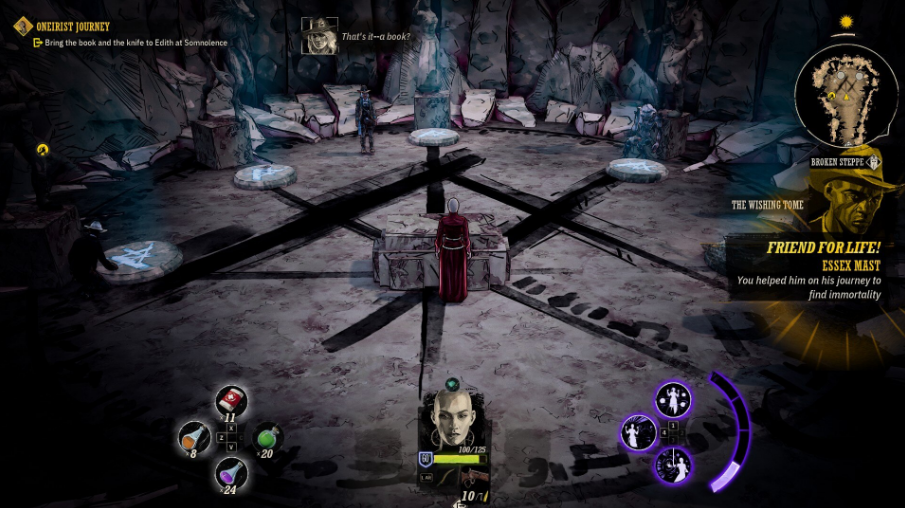Activate the top purple ability with orbs
This screenshot has width=905, height=508.
click(x=673, y=399)
